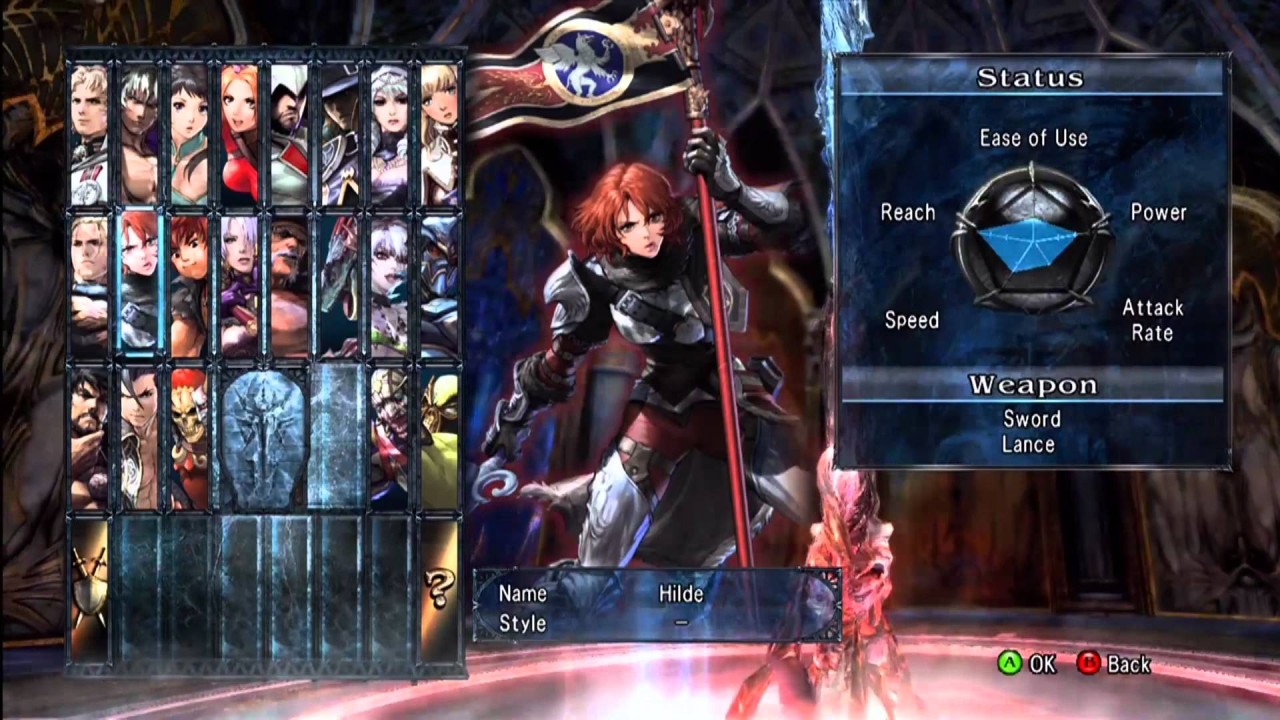Click the highlighted Hilde portrait
1280x720 pixels.
coord(140,286)
